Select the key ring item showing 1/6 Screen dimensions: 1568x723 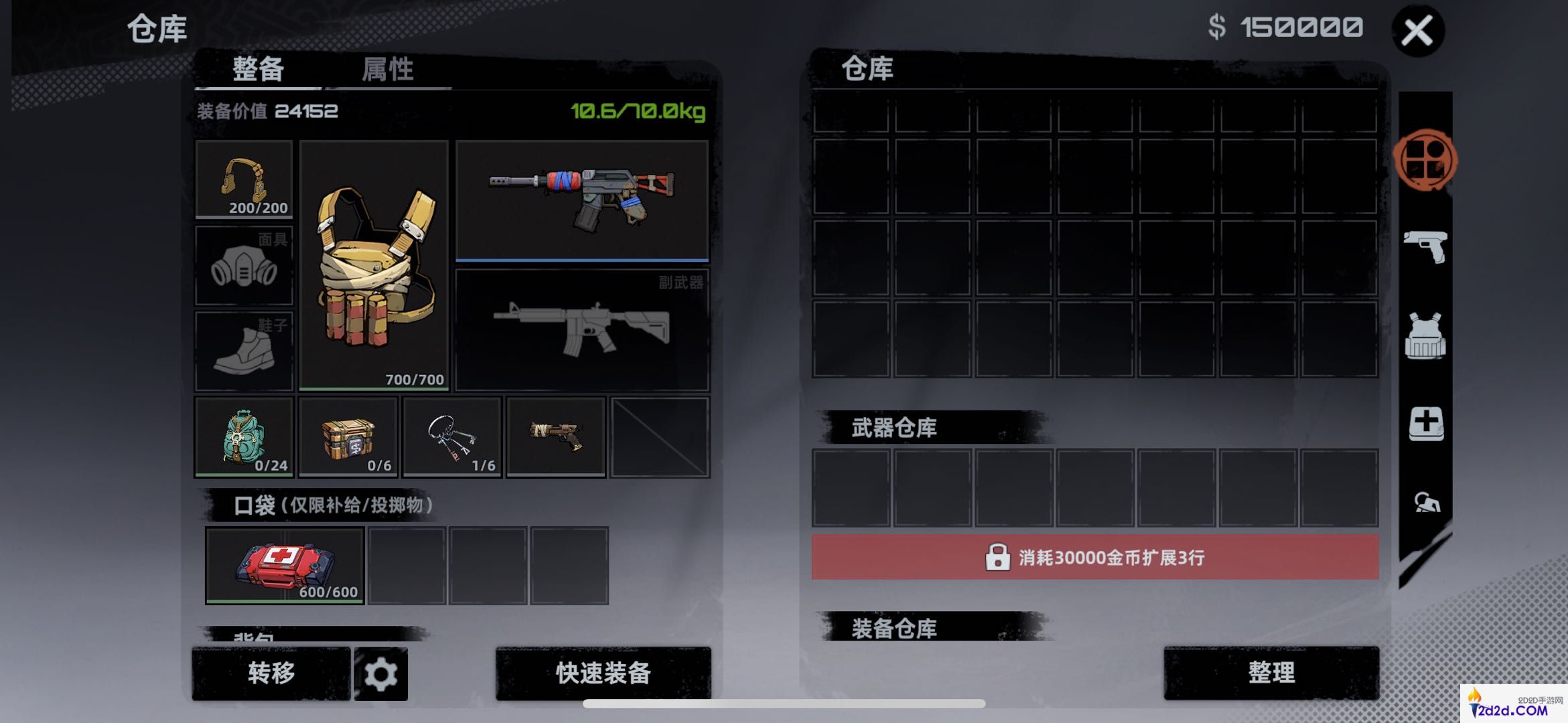pyautogui.click(x=451, y=437)
